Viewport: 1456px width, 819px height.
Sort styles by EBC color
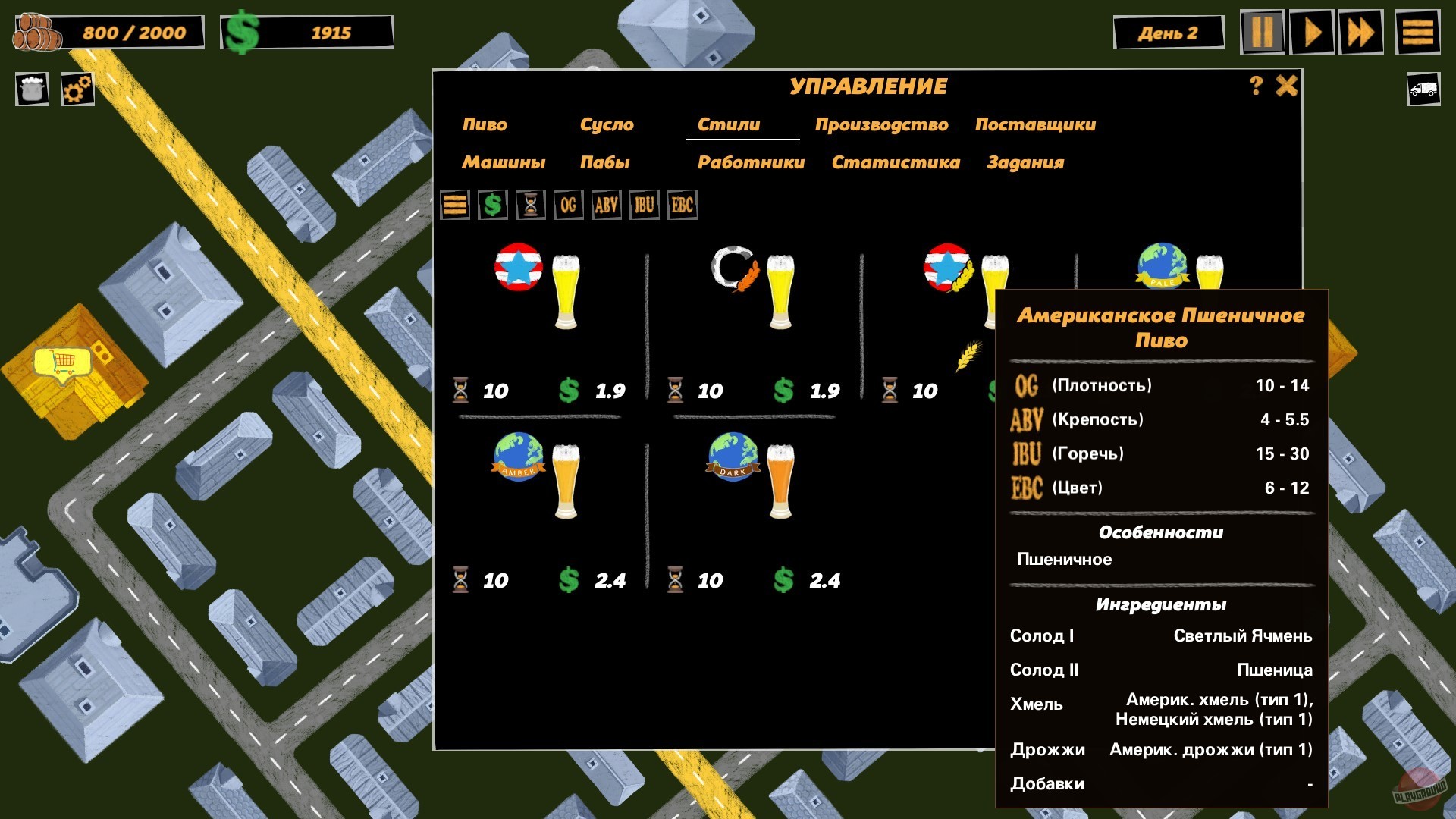(682, 205)
